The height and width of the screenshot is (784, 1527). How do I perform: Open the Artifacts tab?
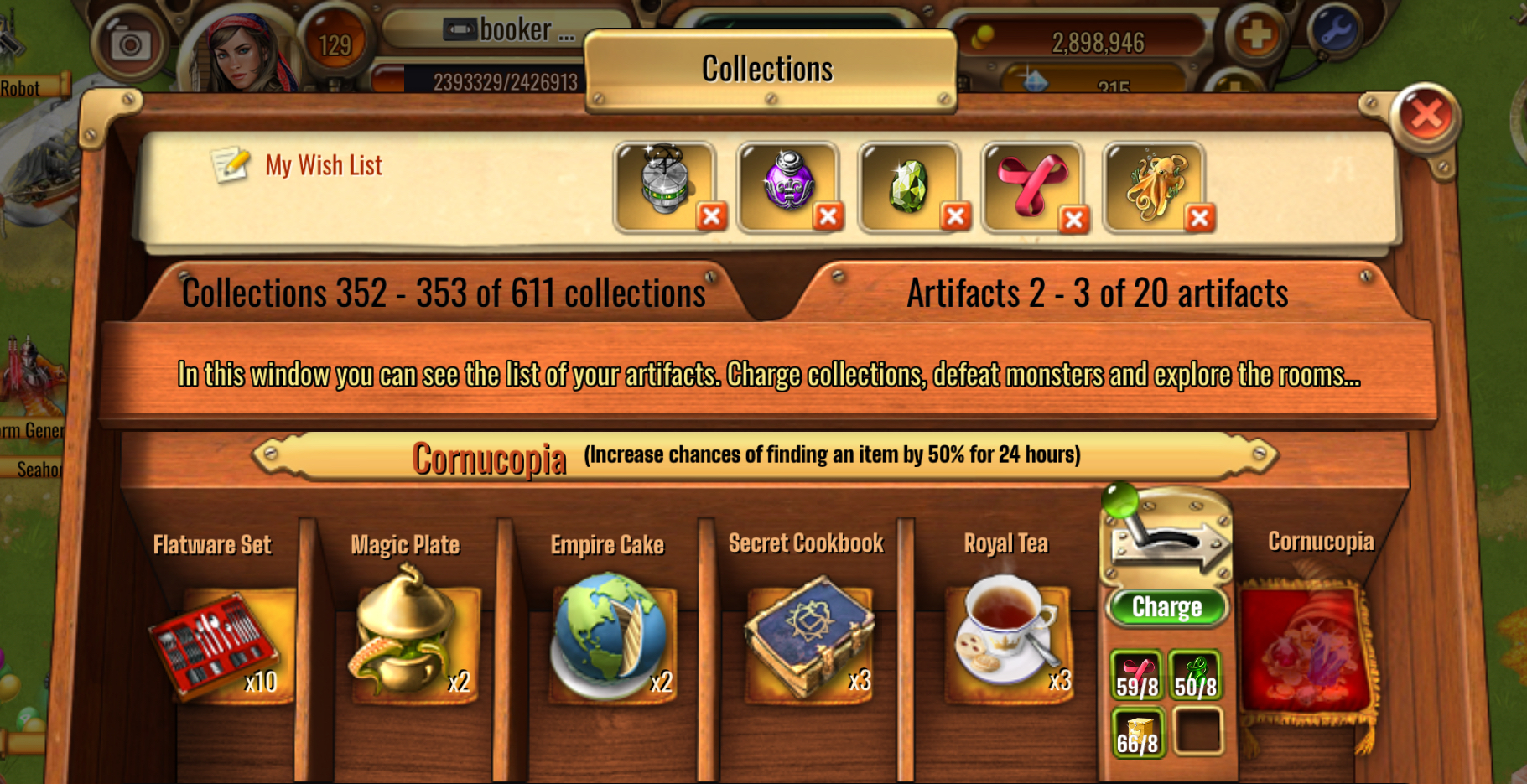click(1097, 293)
